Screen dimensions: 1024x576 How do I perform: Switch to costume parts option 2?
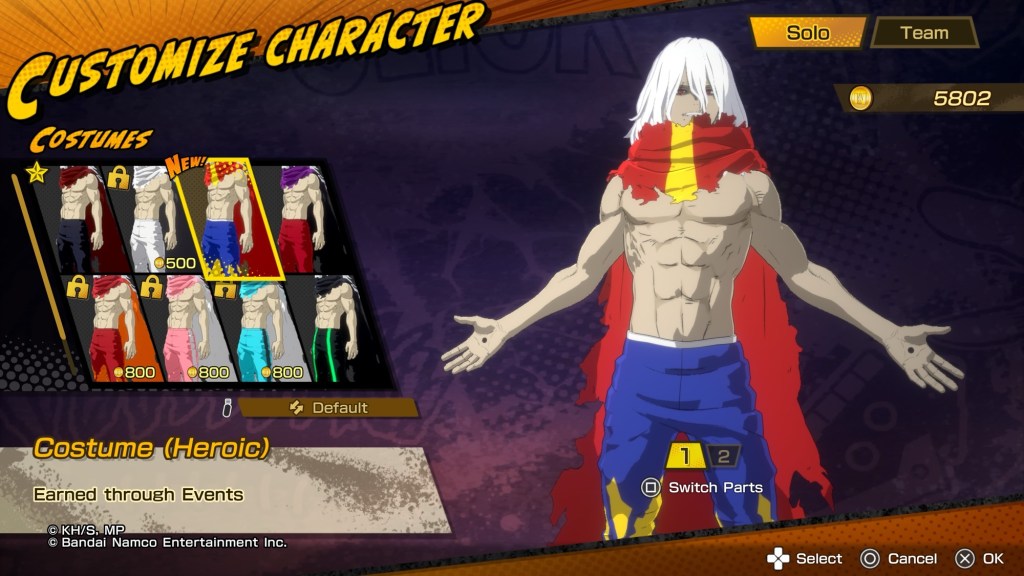[x=723, y=457]
